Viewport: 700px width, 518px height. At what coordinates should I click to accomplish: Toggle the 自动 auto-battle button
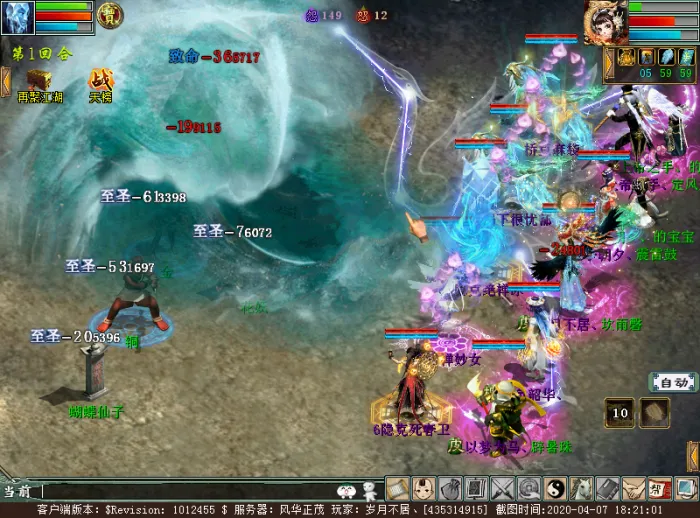pyautogui.click(x=673, y=382)
